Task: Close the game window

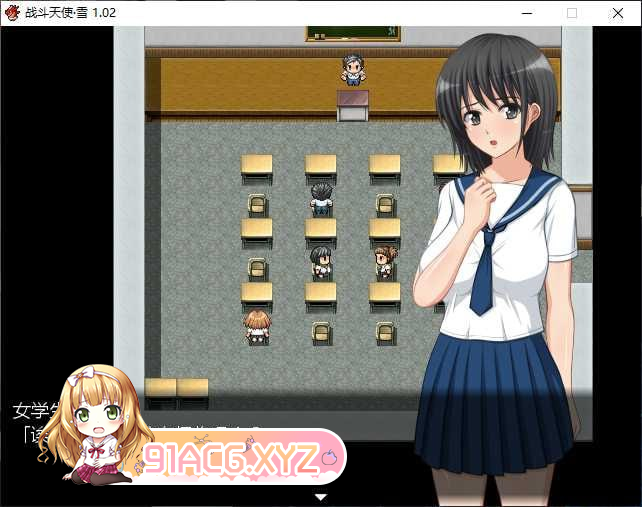Action: (618, 13)
